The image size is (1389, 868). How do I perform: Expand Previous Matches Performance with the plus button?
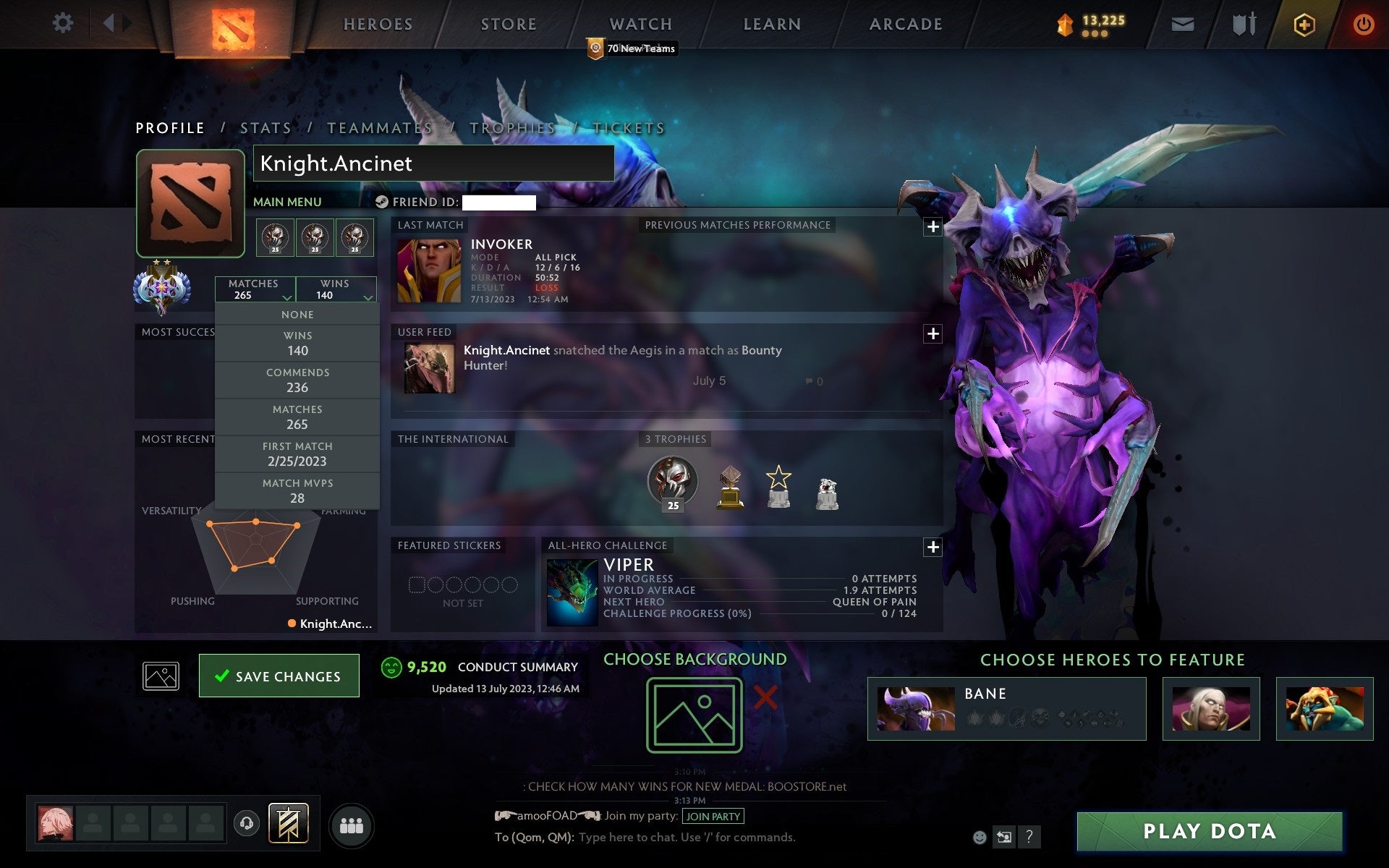coord(933,226)
